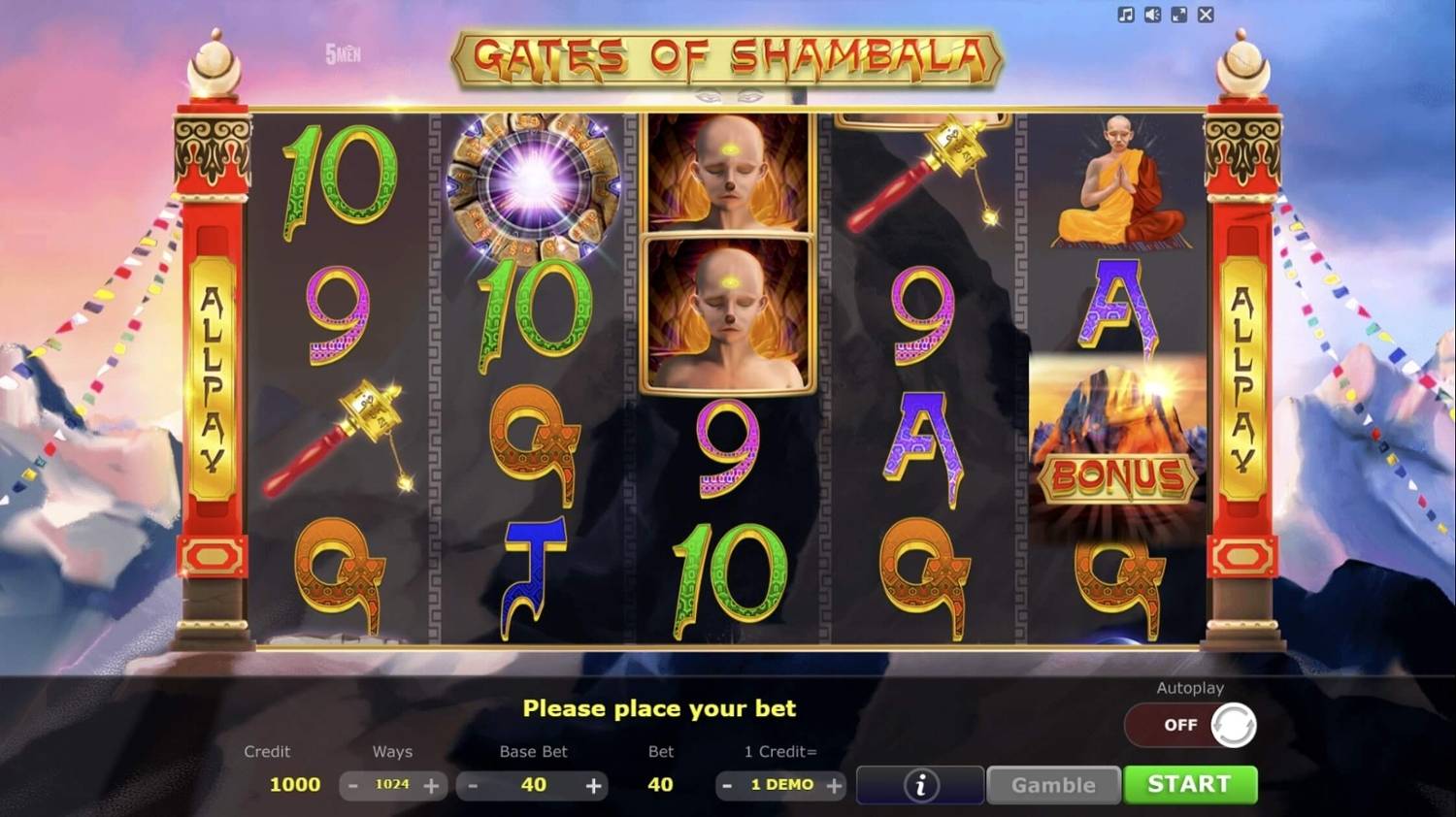Adjust the Base Bet value of 40
The height and width of the screenshot is (817, 1456).
point(533,785)
